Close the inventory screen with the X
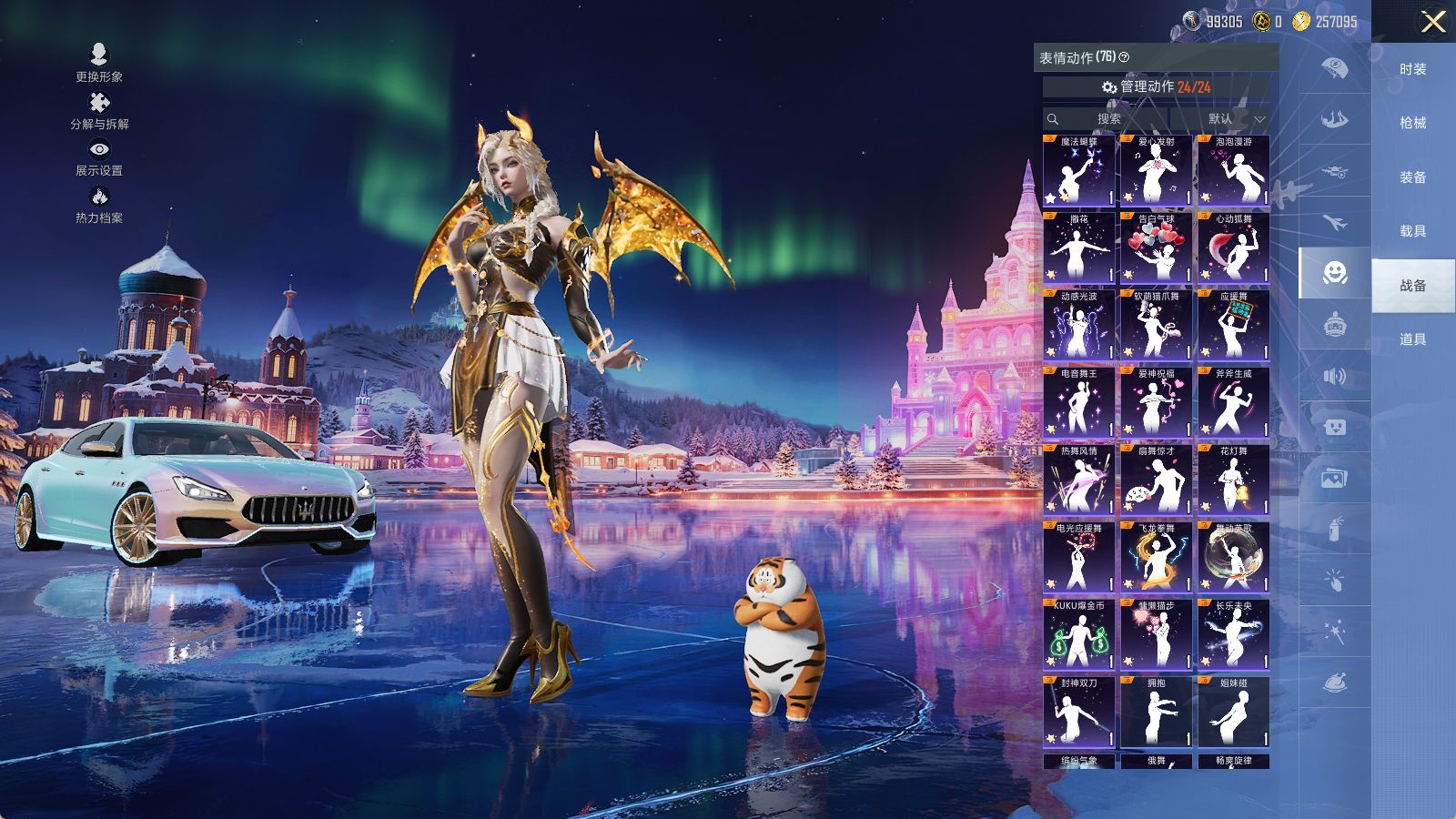The height and width of the screenshot is (819, 1456). tap(1433, 22)
